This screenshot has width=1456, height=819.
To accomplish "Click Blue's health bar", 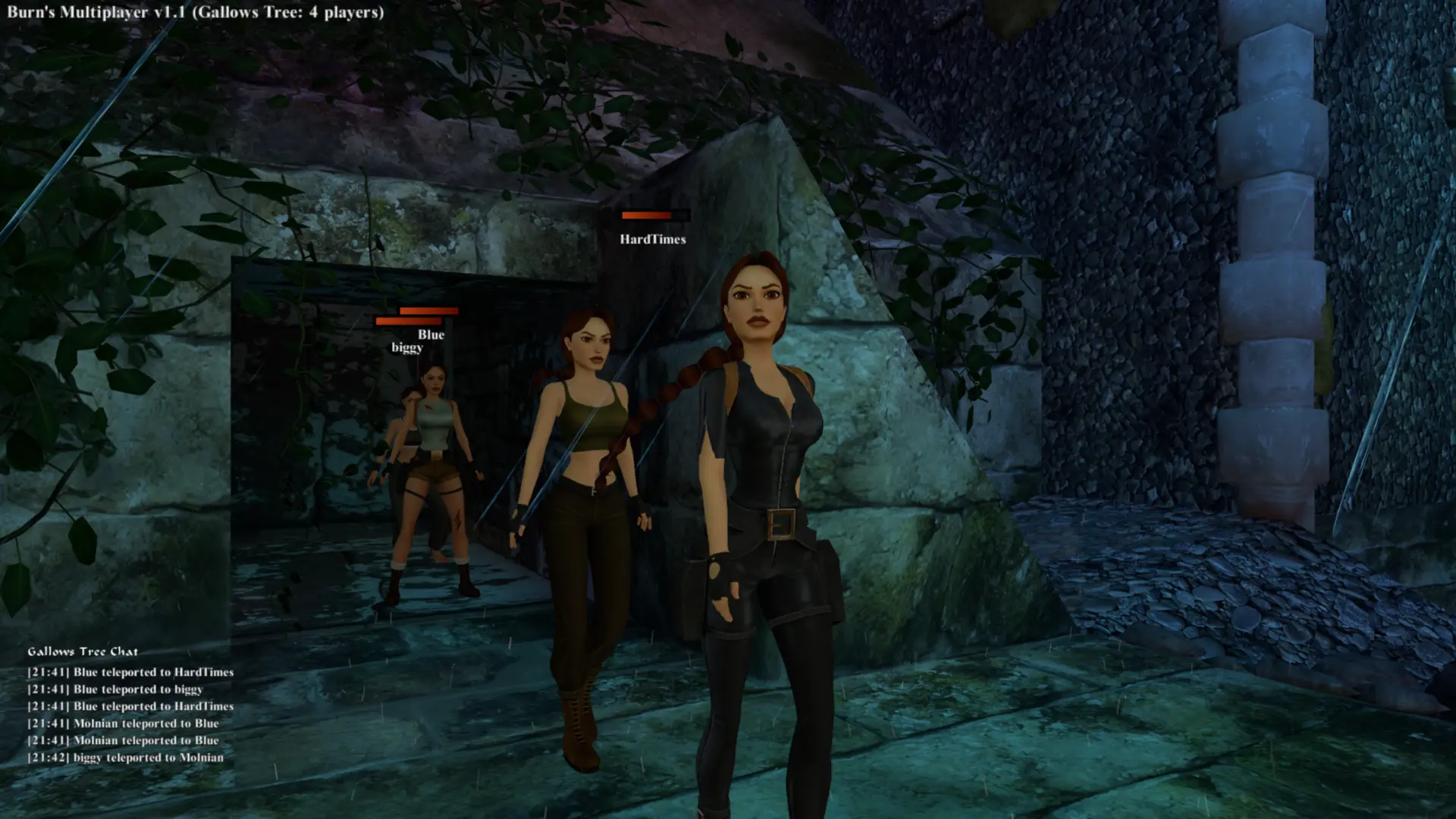I will 428,310.
